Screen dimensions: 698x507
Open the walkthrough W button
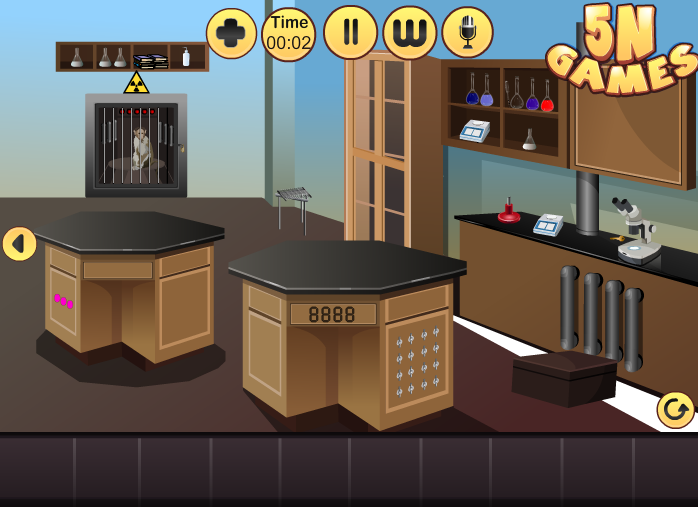(410, 33)
